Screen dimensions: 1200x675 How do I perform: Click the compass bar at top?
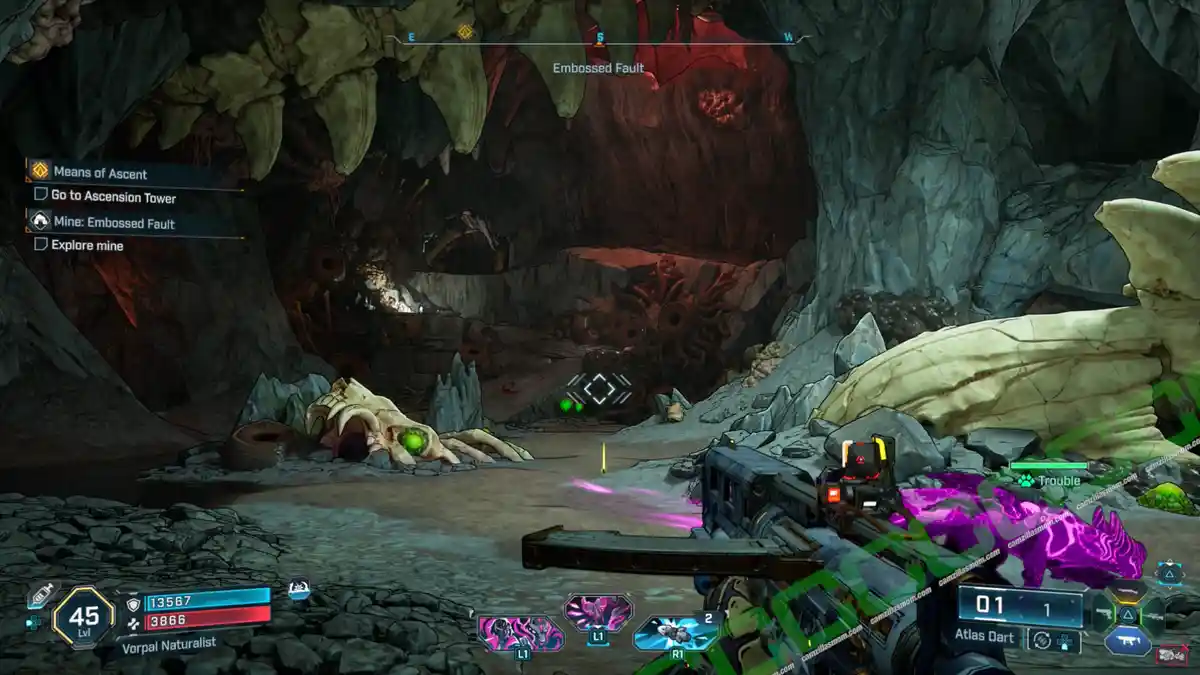599,38
